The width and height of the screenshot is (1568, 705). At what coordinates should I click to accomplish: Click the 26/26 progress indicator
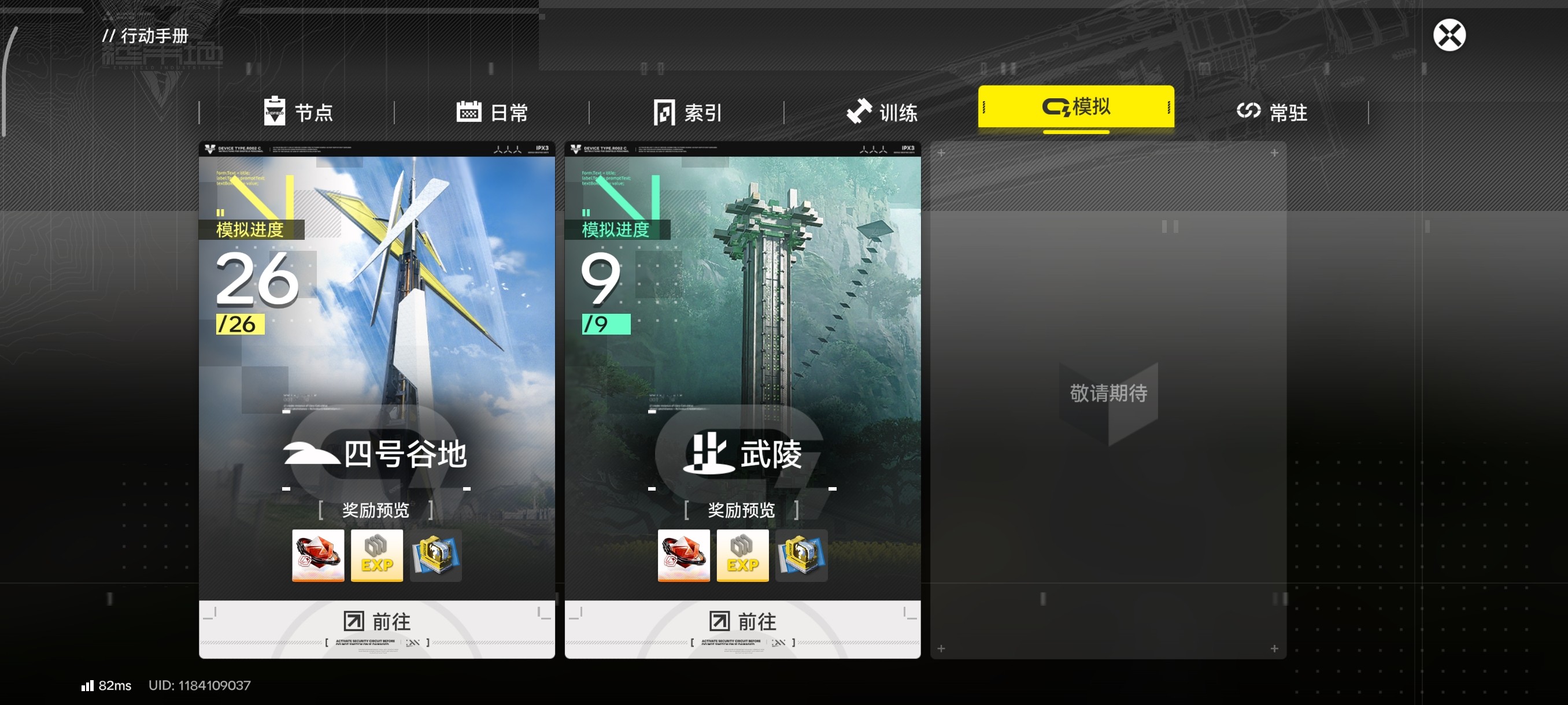pyautogui.click(x=254, y=292)
